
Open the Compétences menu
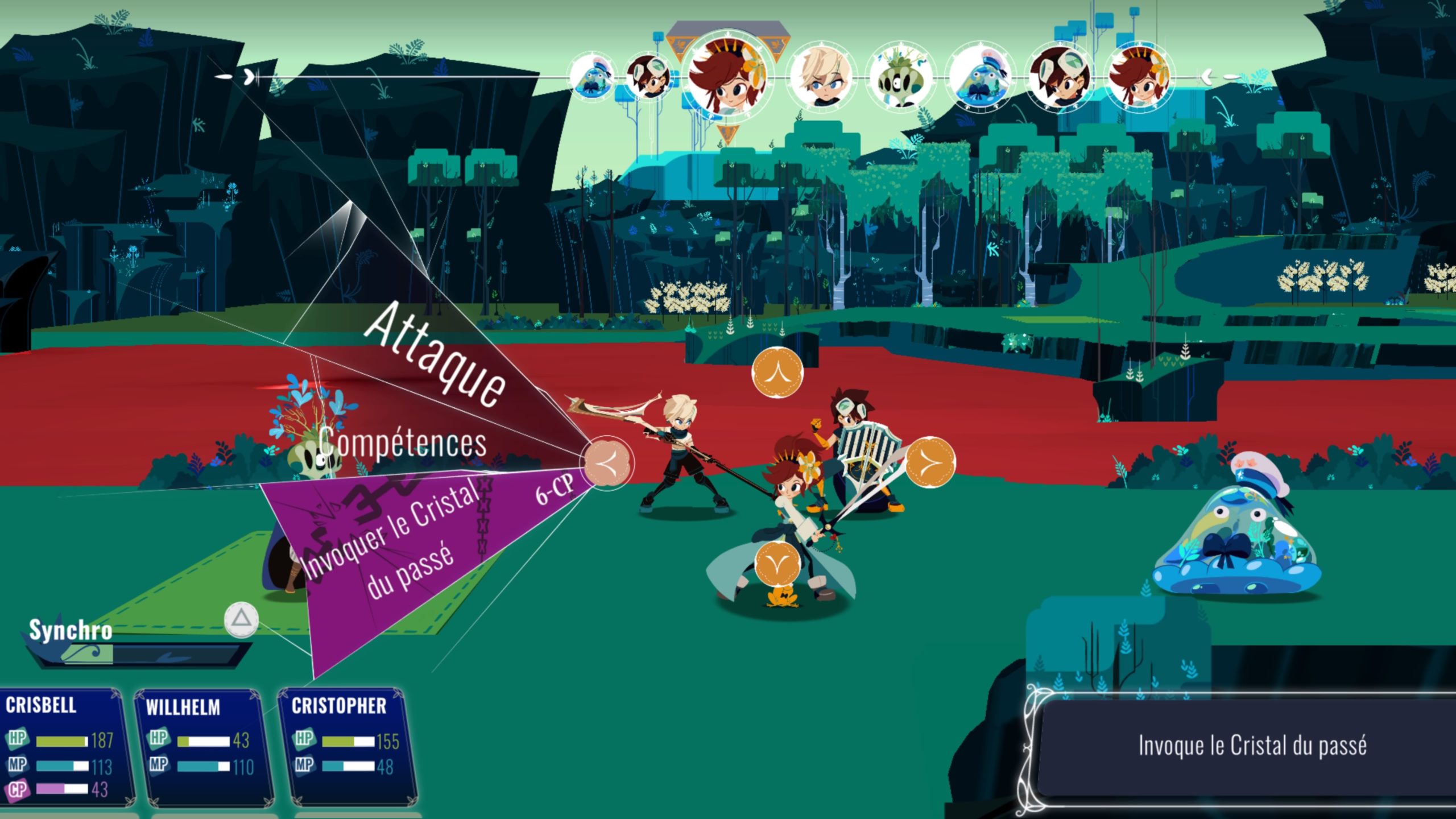pyautogui.click(x=403, y=442)
